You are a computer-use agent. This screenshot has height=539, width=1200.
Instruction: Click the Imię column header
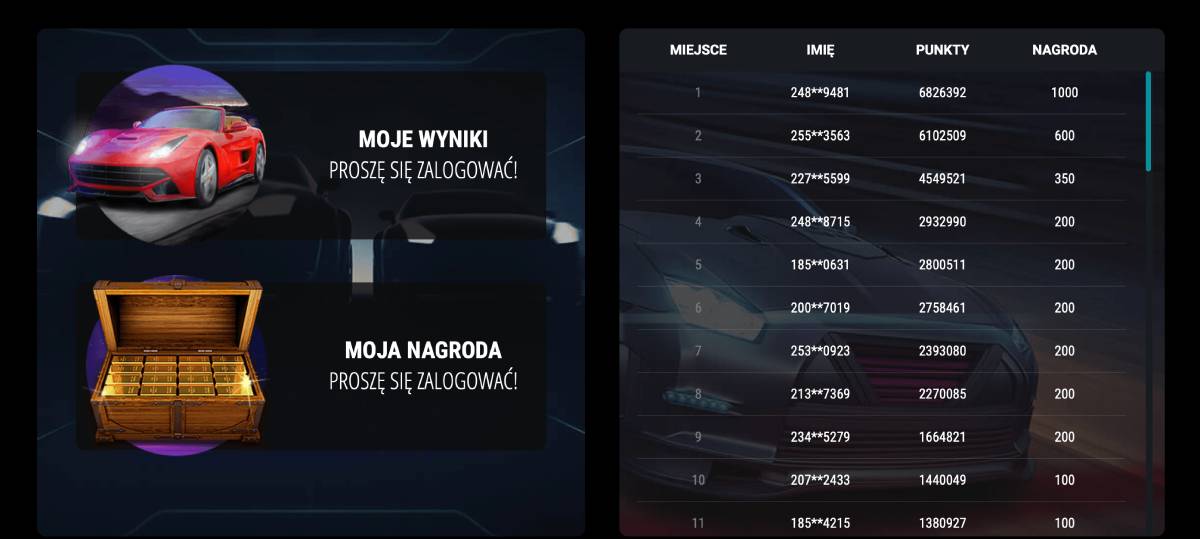pos(820,50)
